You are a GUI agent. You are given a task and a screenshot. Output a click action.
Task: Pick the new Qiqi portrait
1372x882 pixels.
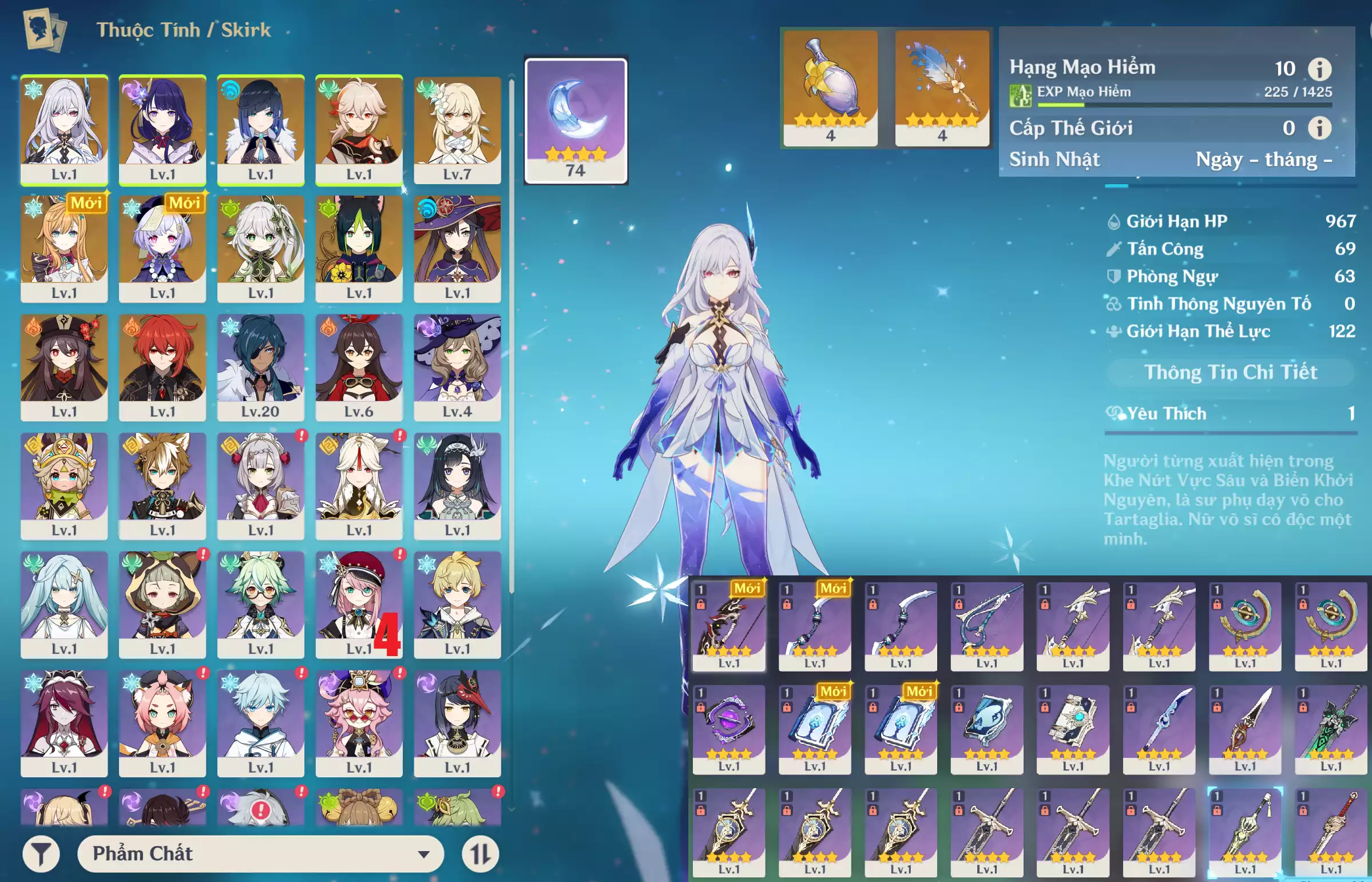(162, 248)
